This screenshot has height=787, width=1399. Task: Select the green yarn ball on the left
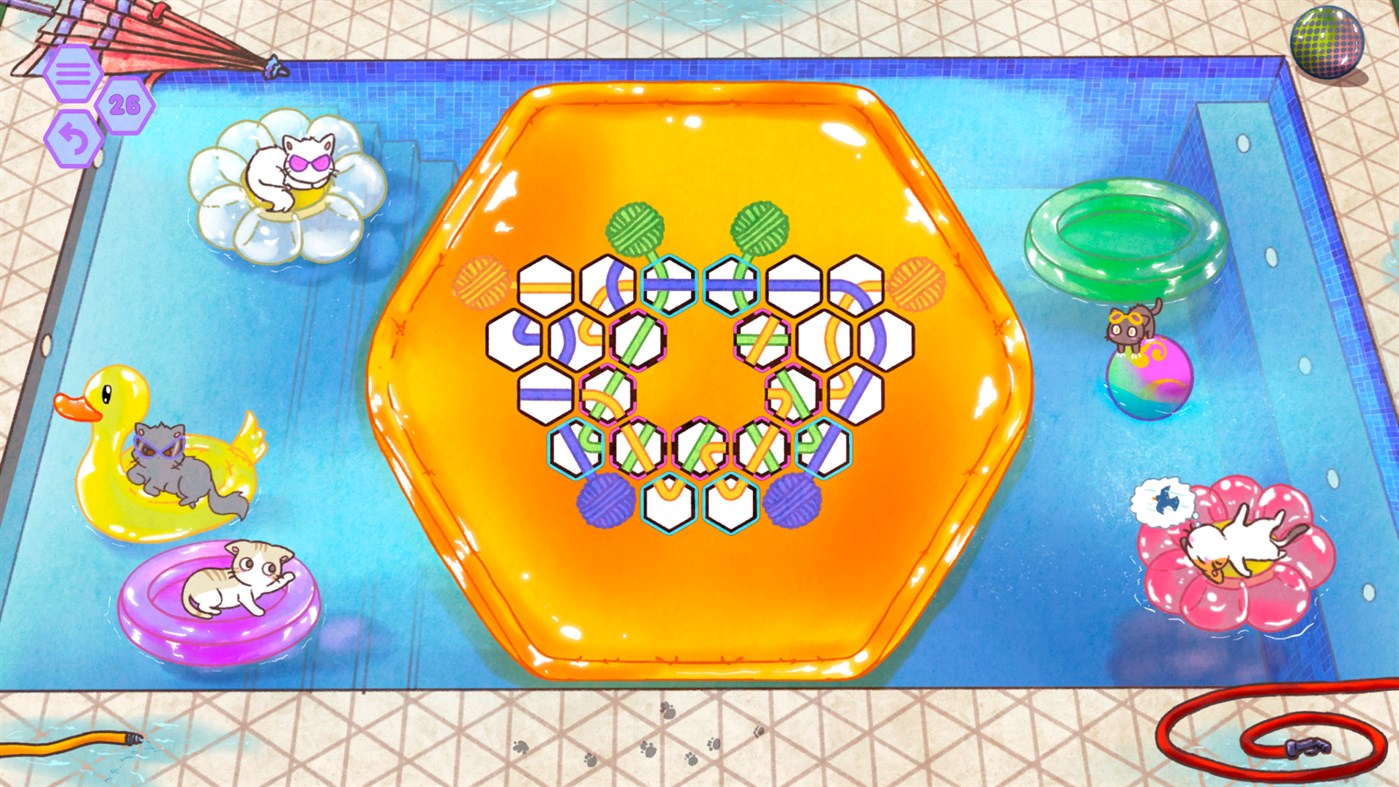click(635, 227)
